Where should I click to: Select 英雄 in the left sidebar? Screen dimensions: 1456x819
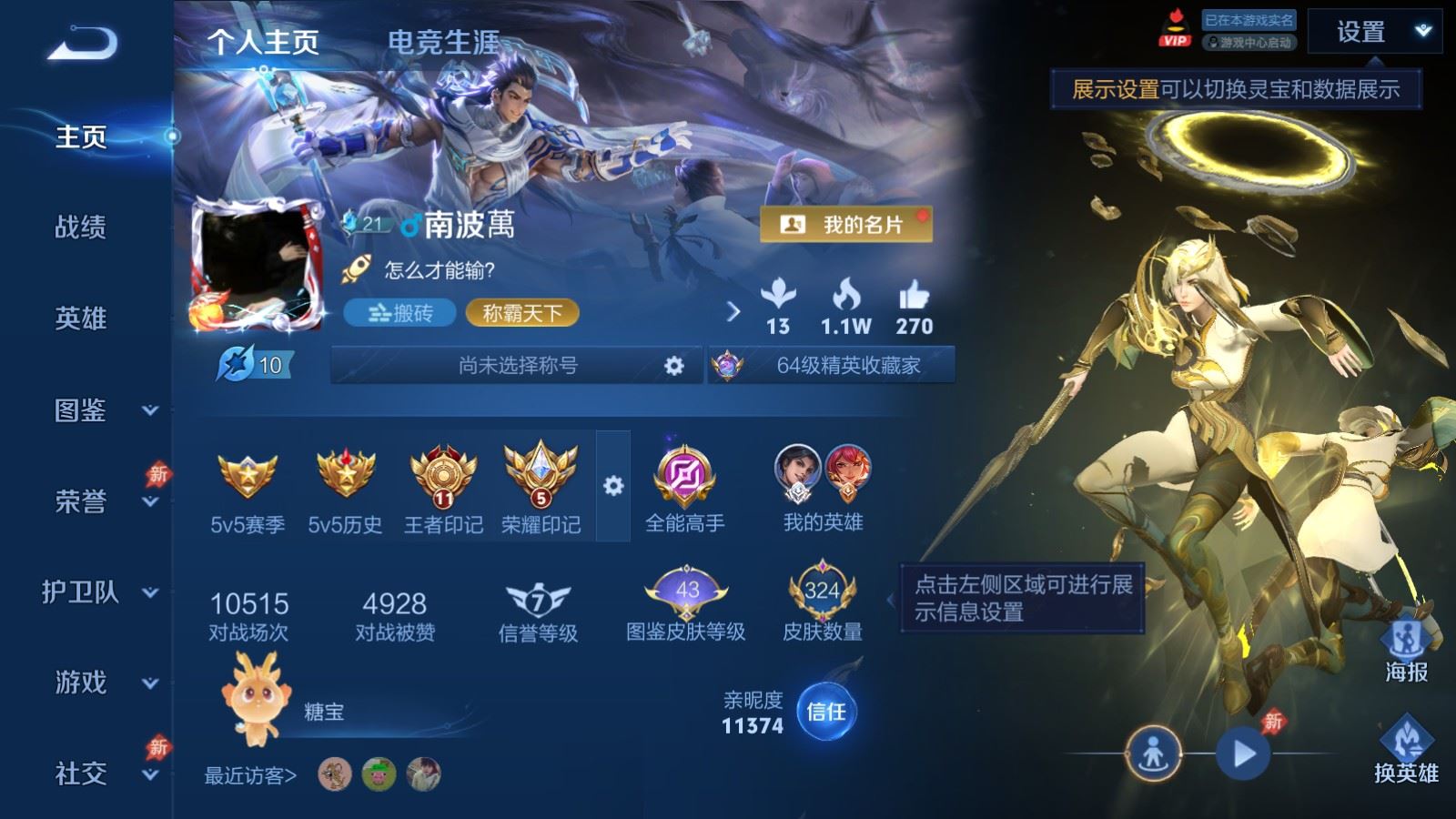(81, 318)
